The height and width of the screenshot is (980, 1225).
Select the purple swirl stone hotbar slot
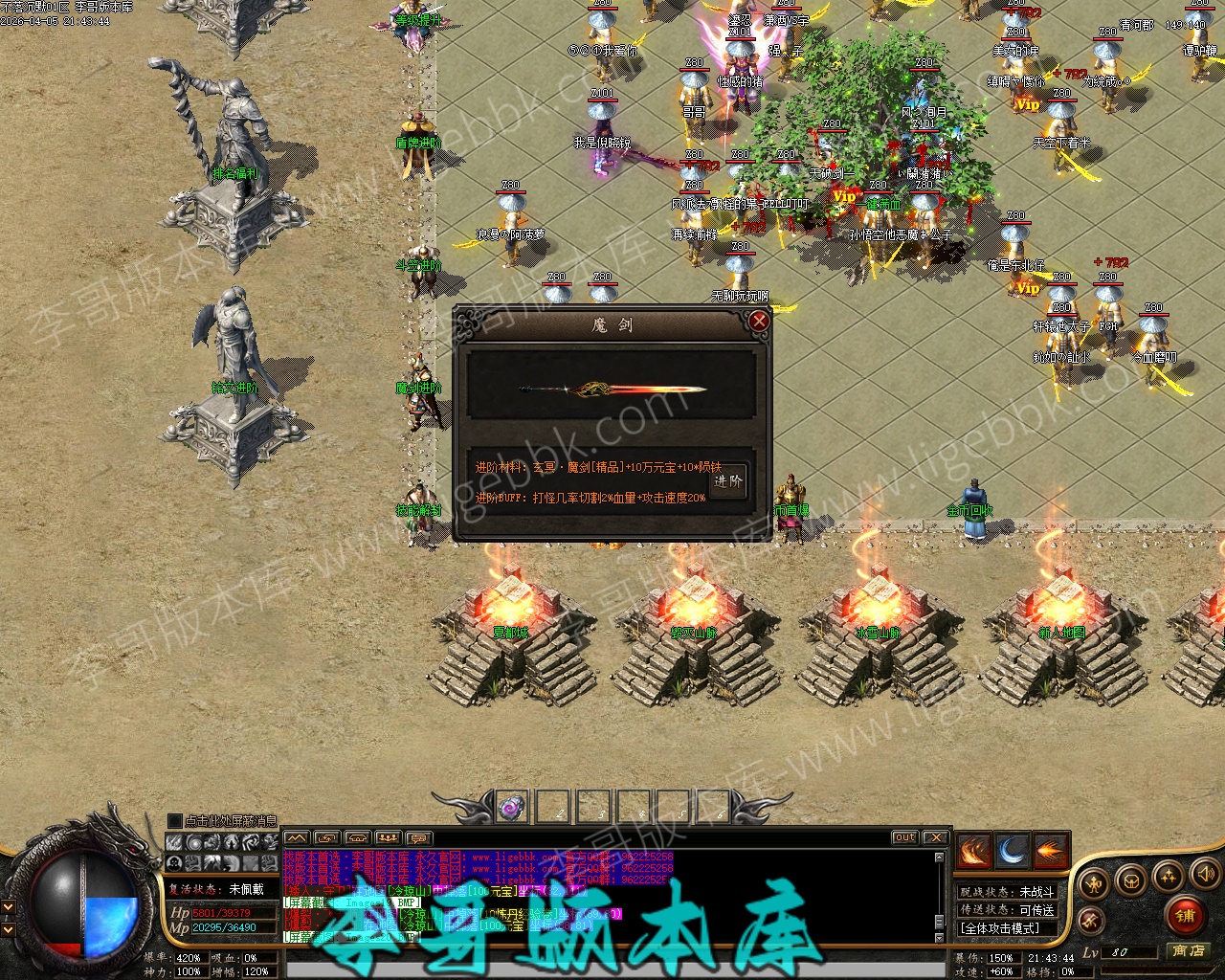[513, 807]
